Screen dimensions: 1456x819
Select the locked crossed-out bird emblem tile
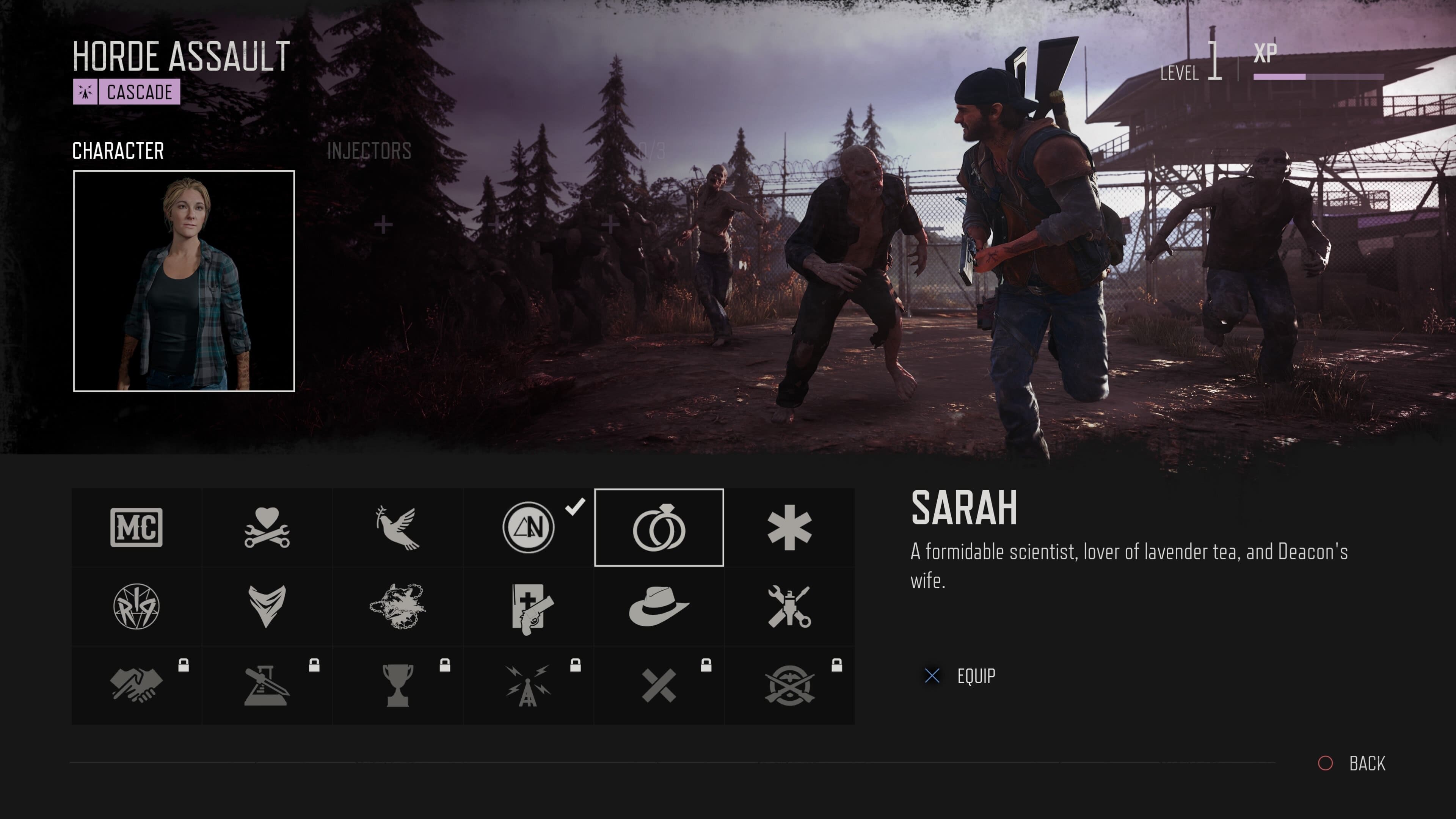click(789, 686)
